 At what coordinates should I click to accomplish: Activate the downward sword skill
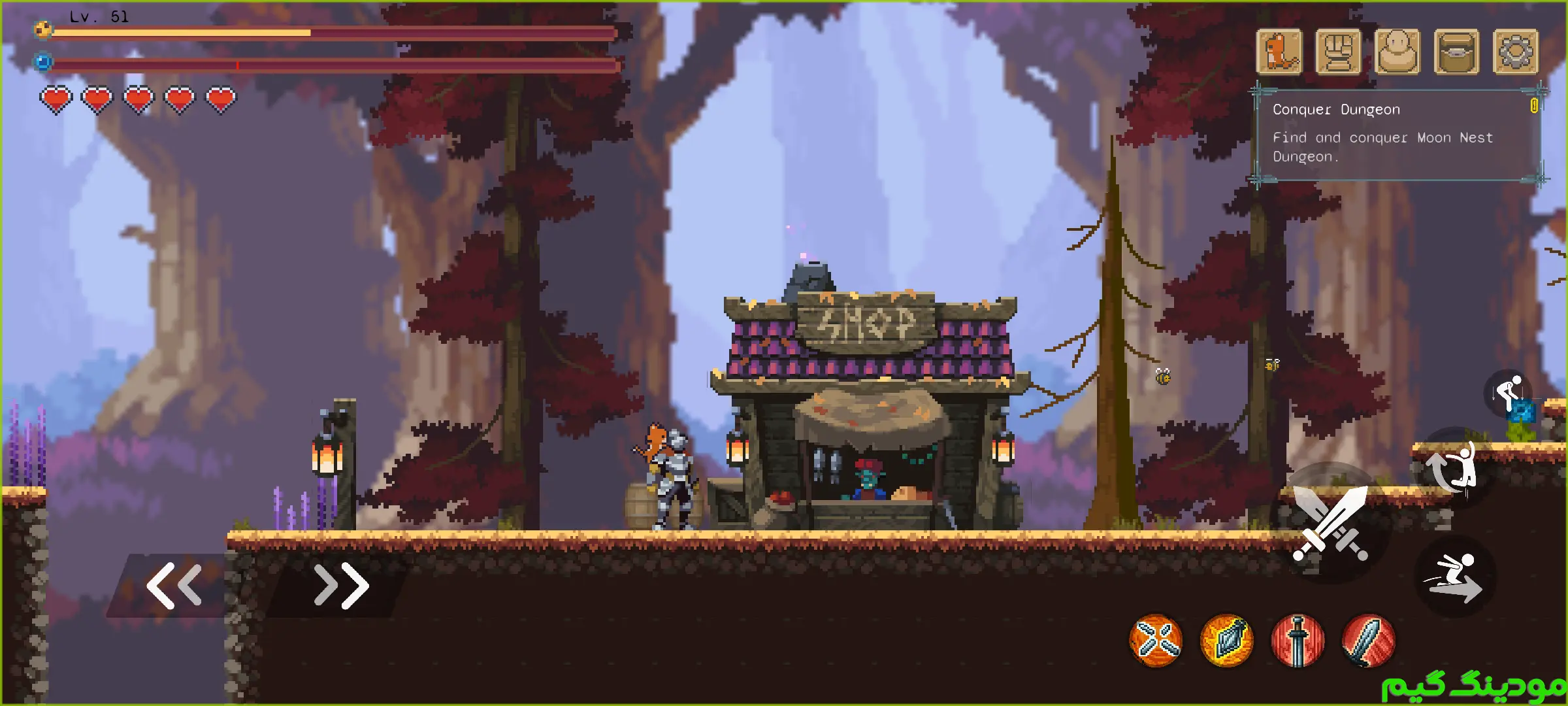(1298, 641)
